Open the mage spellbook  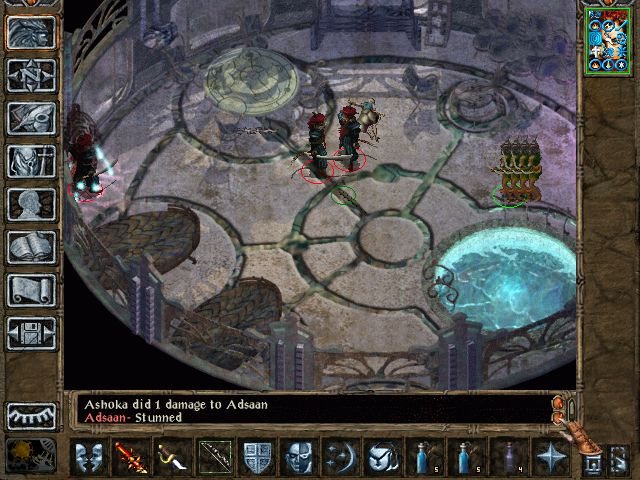click(31, 247)
